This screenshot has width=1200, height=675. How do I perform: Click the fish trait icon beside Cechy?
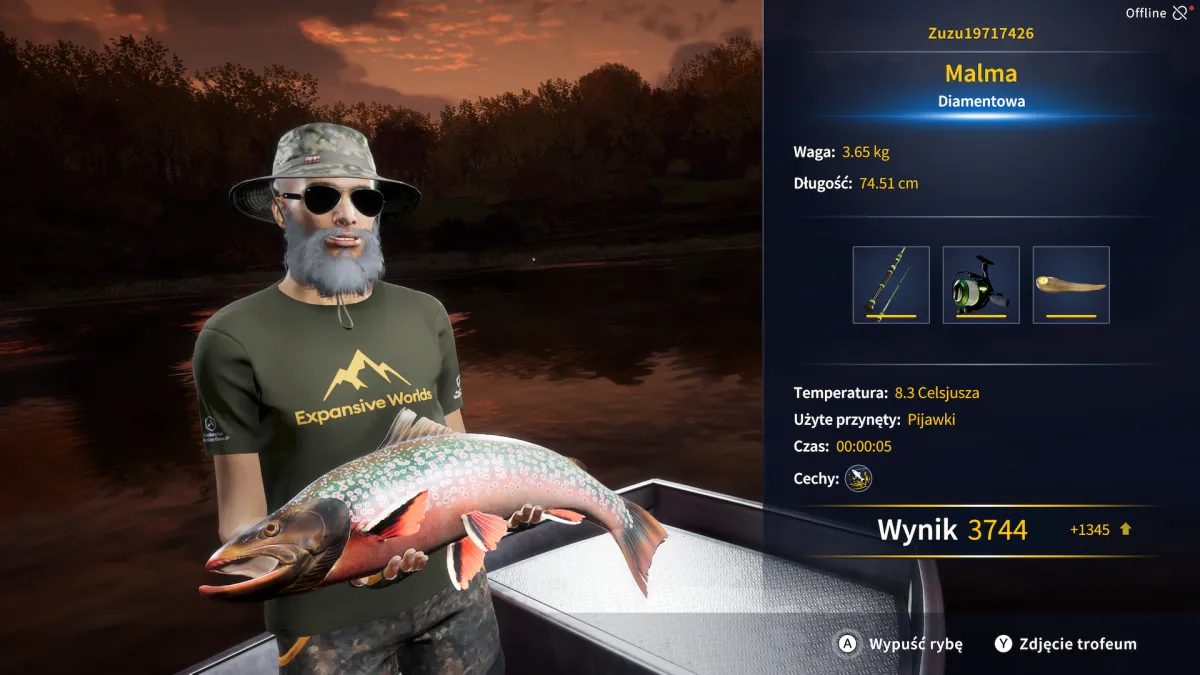tap(858, 479)
